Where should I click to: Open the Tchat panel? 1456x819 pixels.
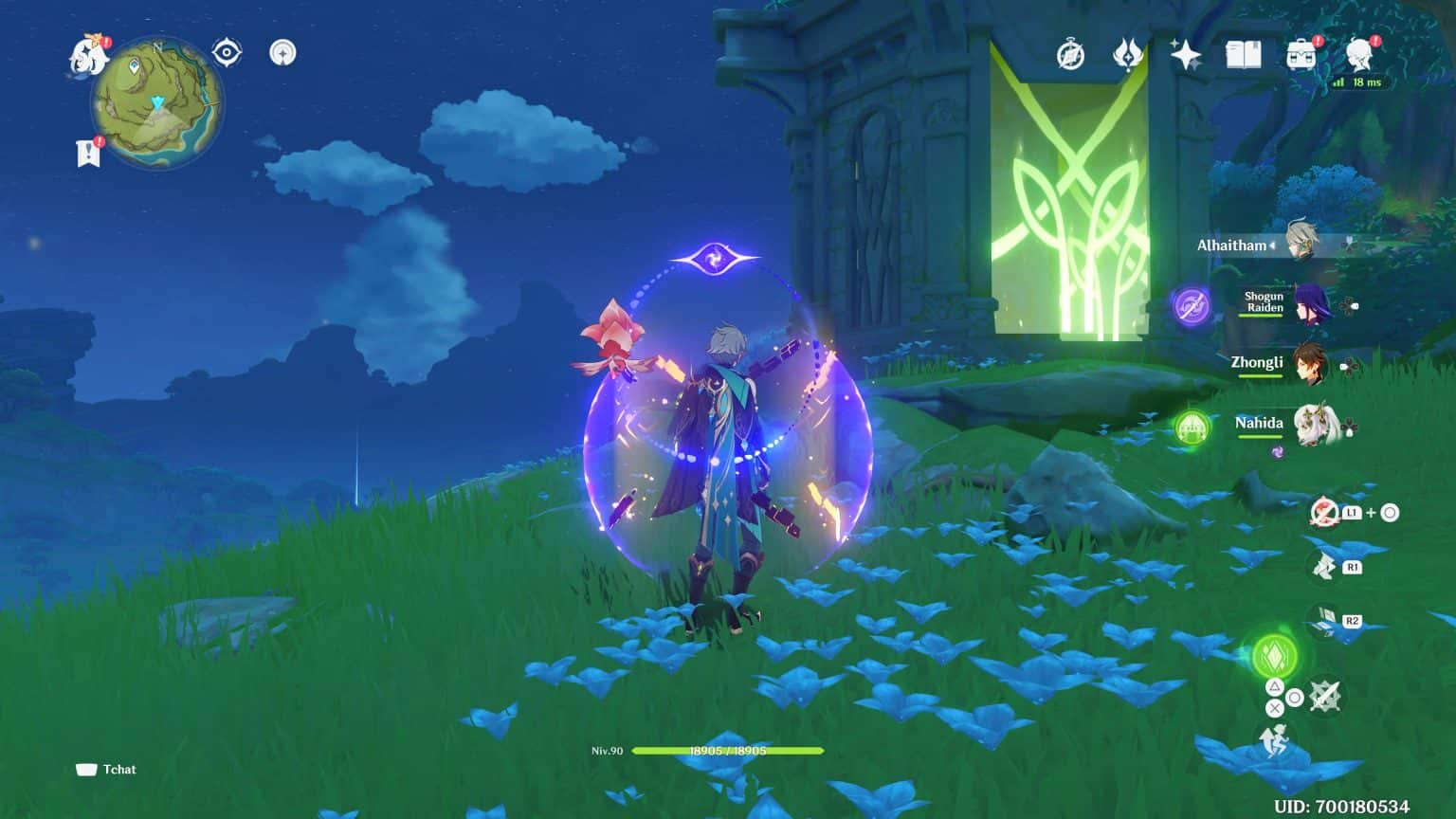pos(107,770)
